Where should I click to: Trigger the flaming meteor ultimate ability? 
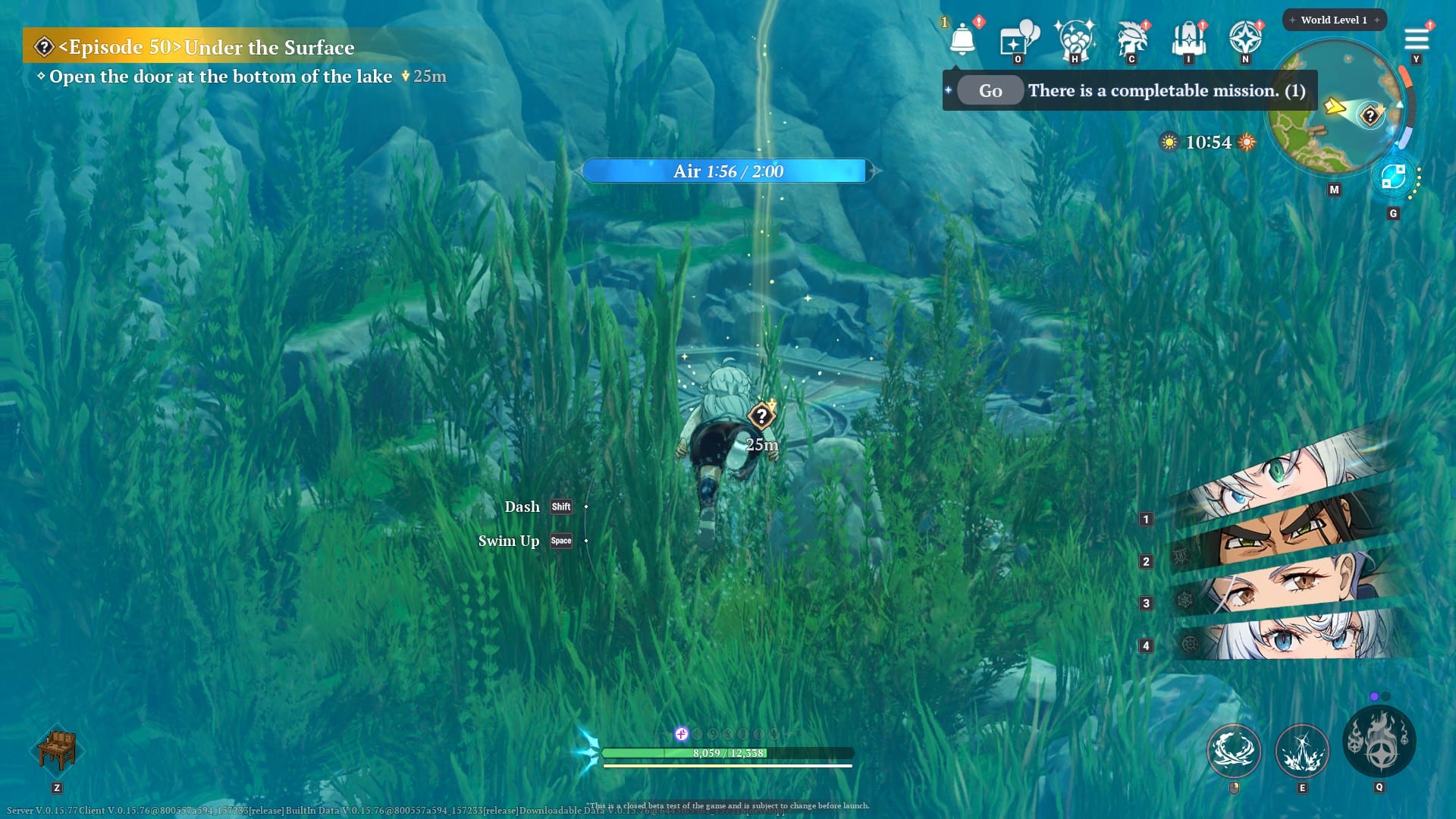pos(1379,742)
